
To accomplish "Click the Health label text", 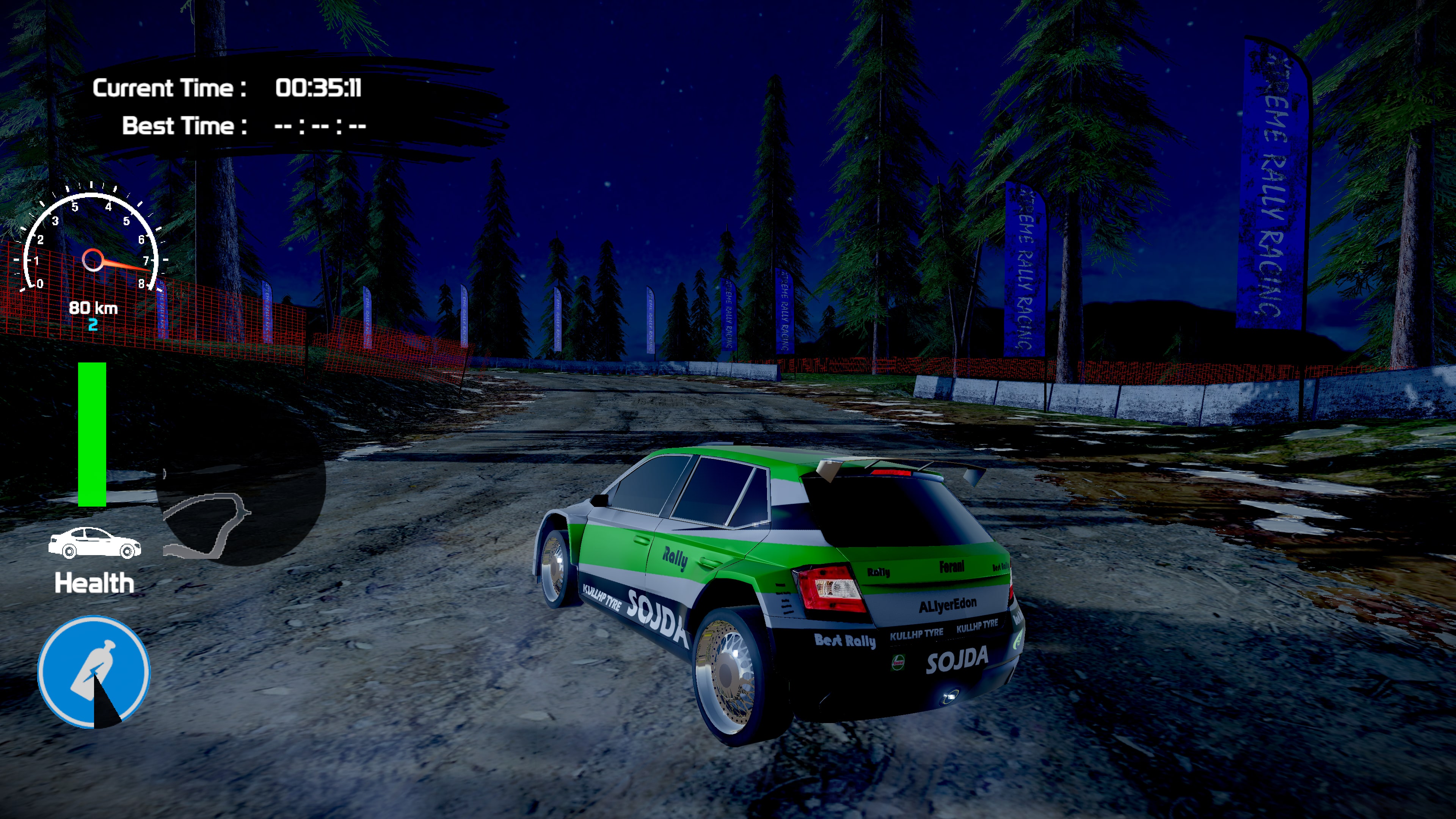I will (95, 582).
